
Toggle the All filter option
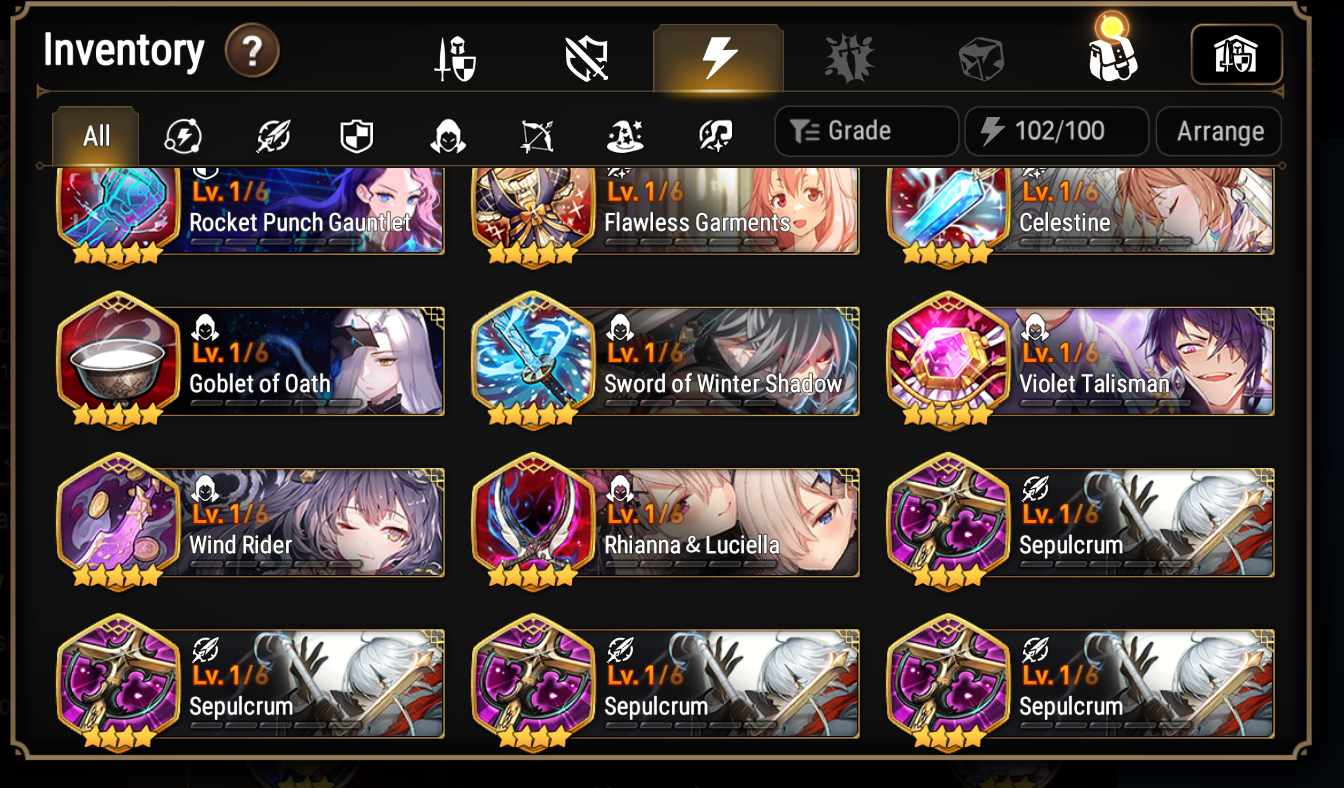pos(94,136)
